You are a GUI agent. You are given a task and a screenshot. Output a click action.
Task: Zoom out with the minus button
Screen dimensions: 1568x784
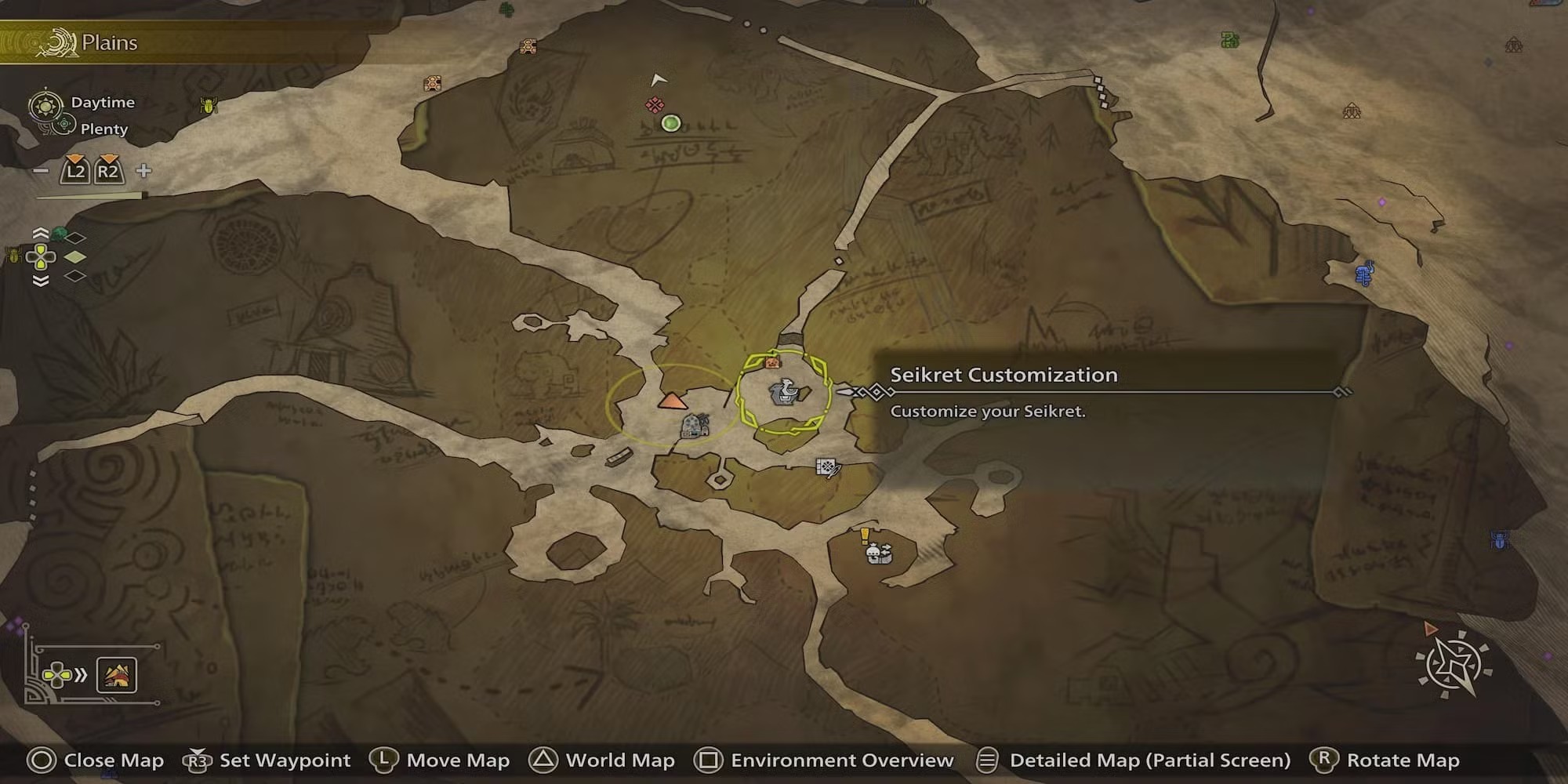(x=42, y=171)
